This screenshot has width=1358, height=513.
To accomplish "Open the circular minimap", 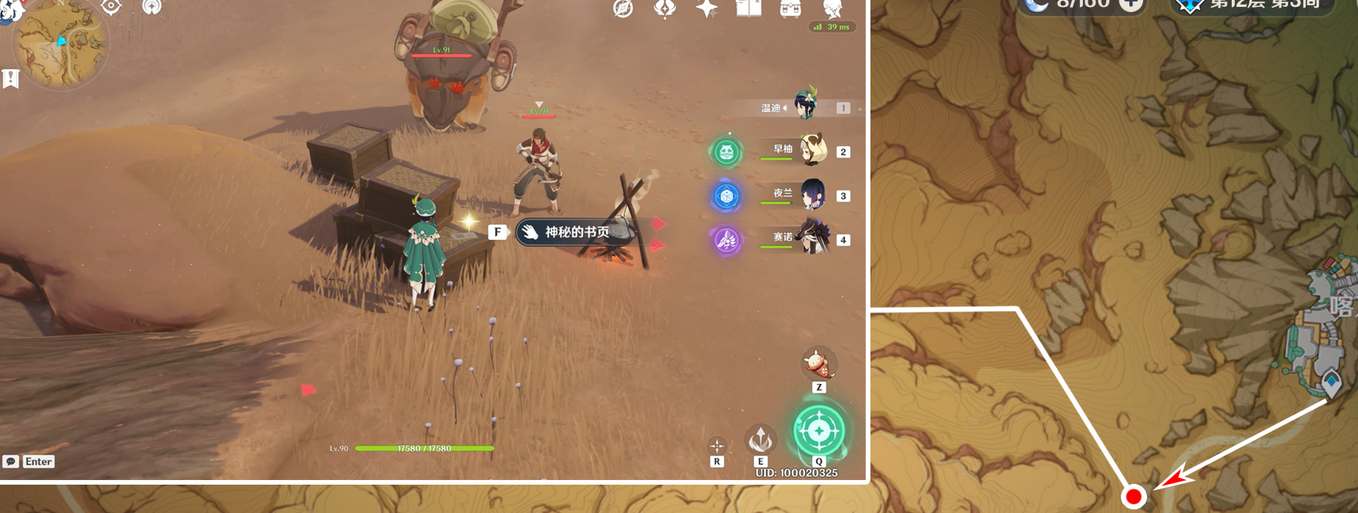I will pyautogui.click(x=60, y=43).
